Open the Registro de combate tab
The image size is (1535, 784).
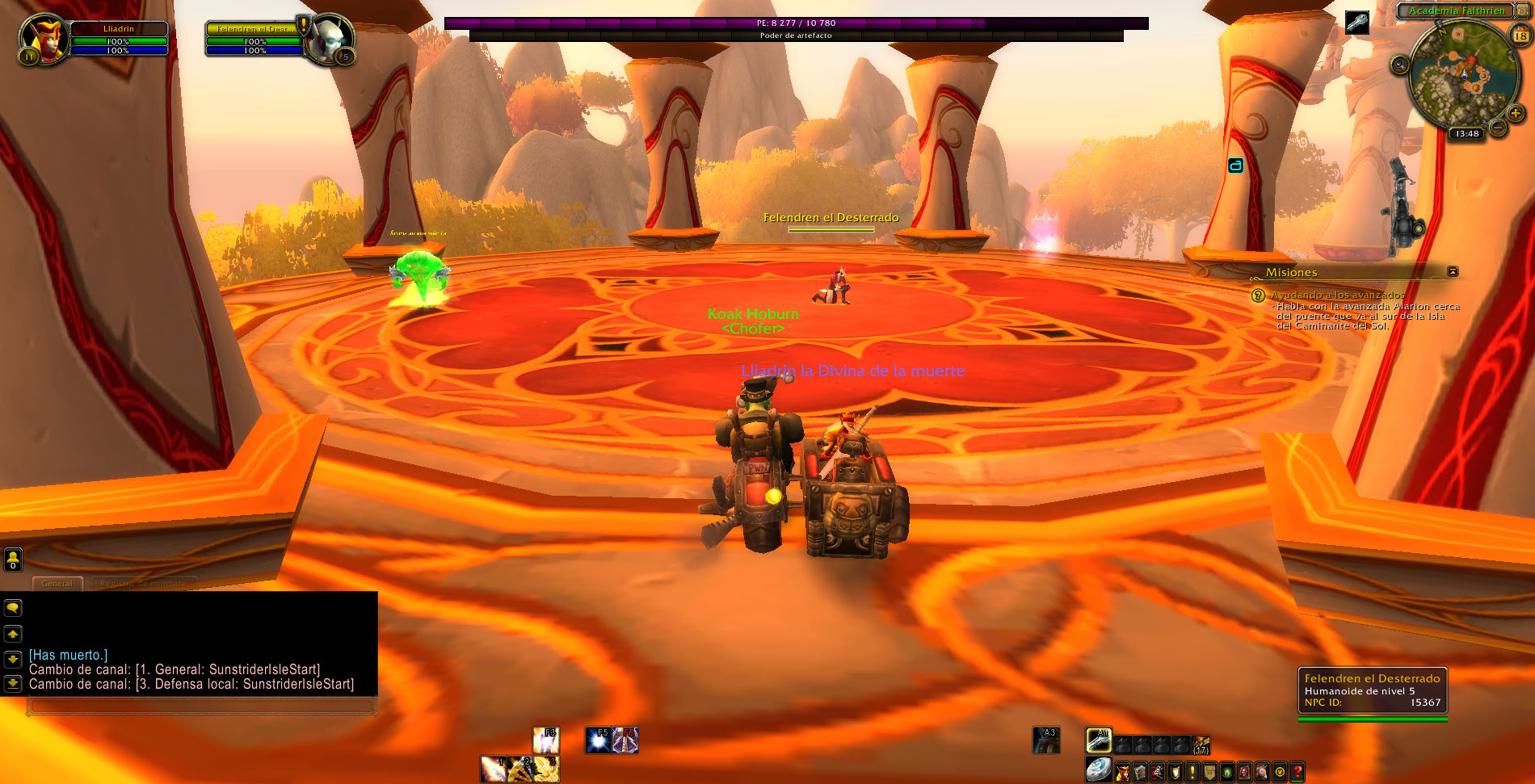coord(143,583)
